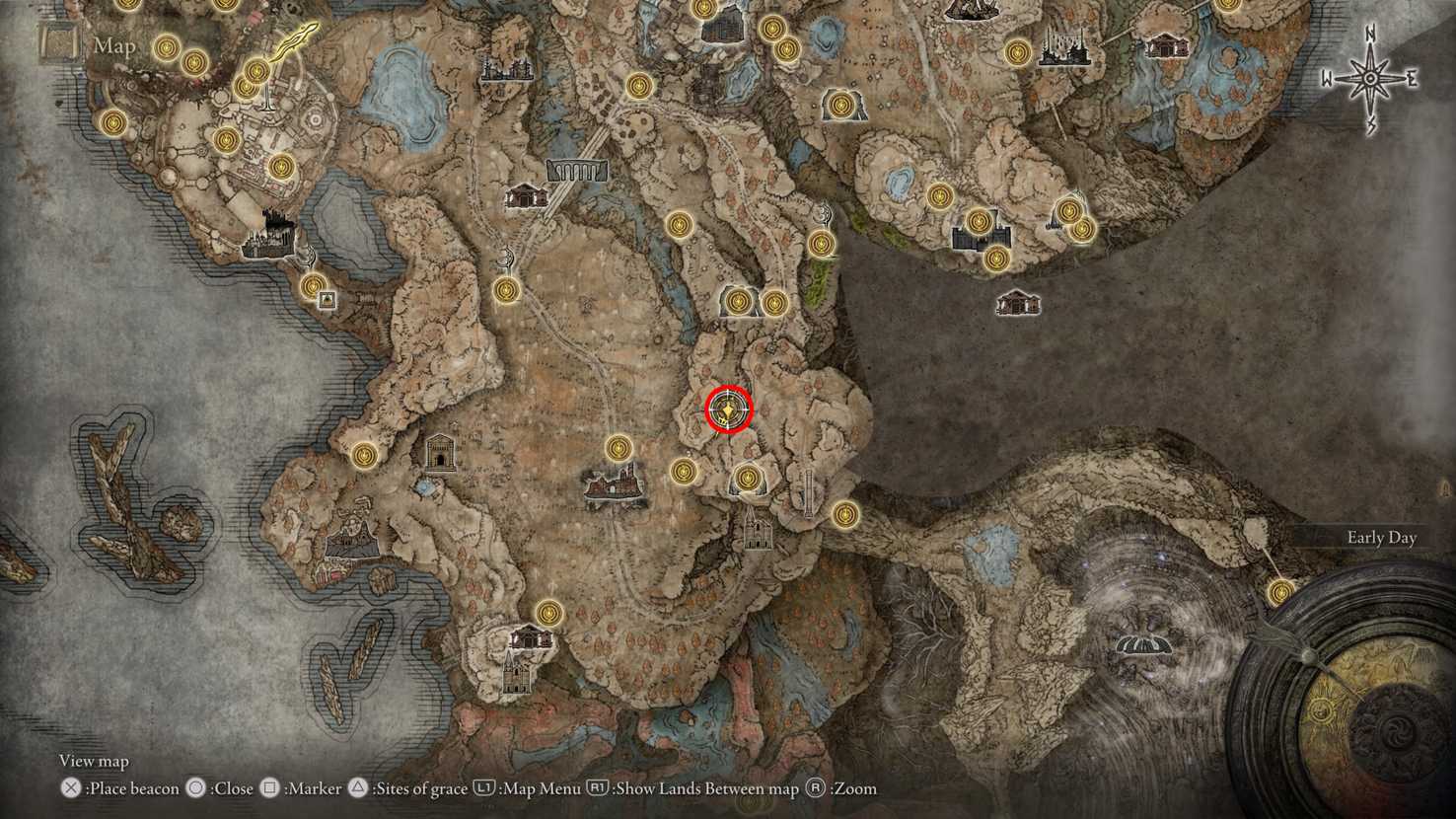The image size is (1456, 819).
Task: Toggle the beacon placement with X
Action: [69, 787]
